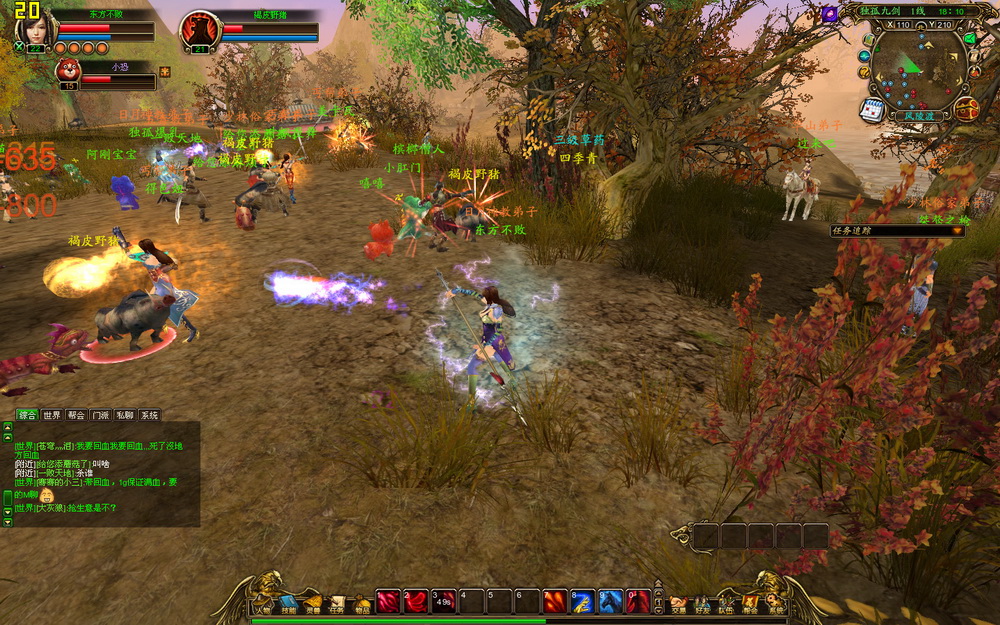Switch chat to the 帮会 guild tab
1000x625 pixels.
click(76, 415)
